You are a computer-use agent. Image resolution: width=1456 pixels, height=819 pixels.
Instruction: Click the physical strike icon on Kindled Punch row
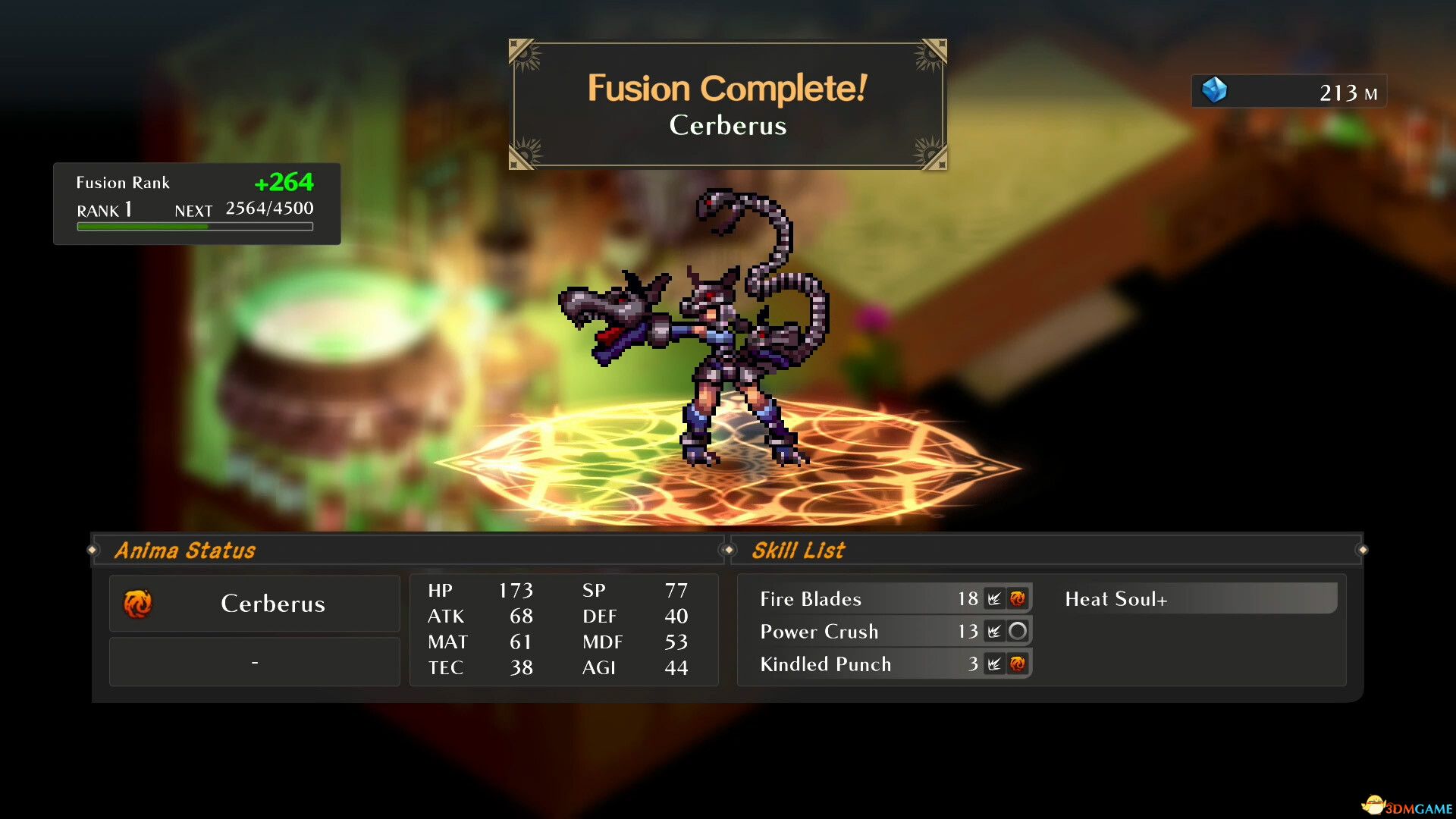point(994,664)
